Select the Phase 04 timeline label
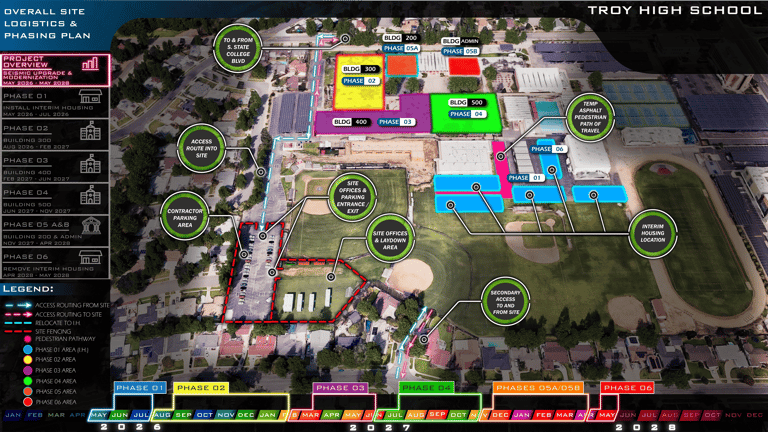The height and width of the screenshot is (432, 768). click(x=427, y=387)
